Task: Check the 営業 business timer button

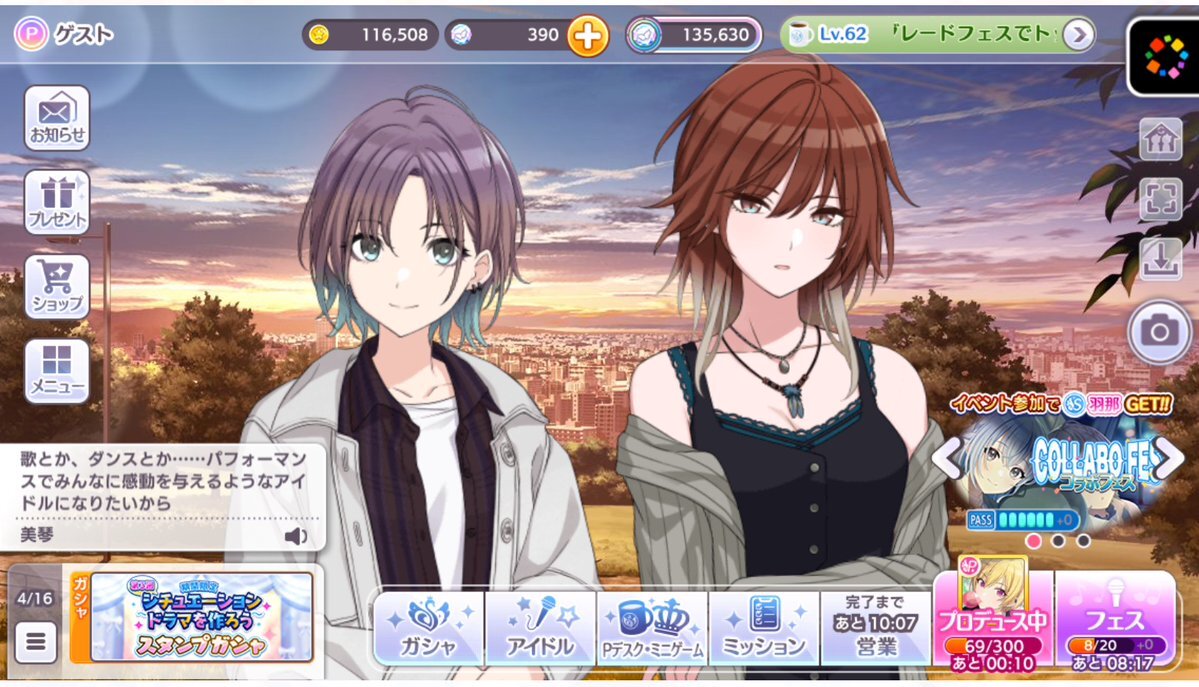Action: 875,628
